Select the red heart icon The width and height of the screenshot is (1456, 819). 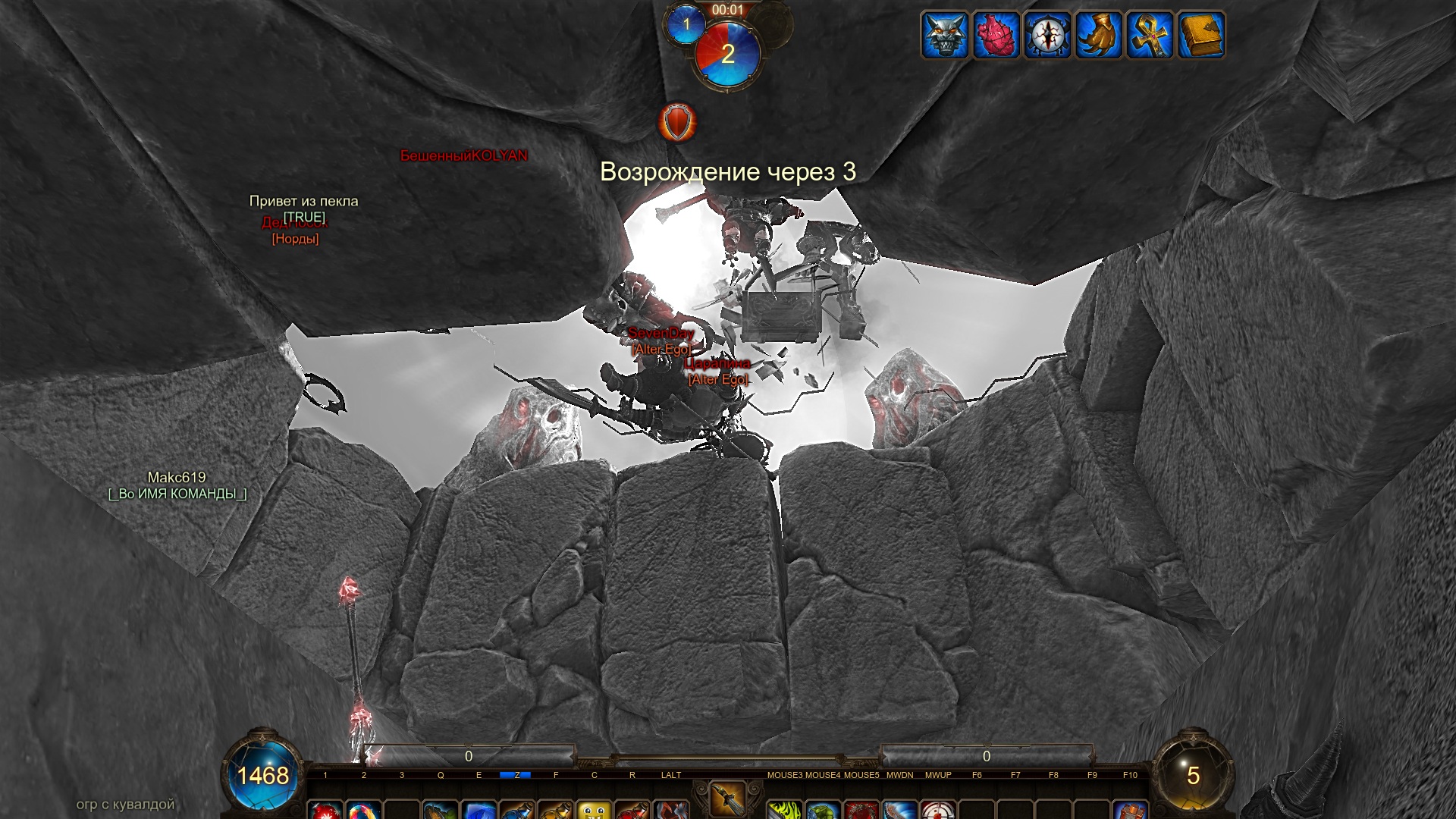[996, 35]
